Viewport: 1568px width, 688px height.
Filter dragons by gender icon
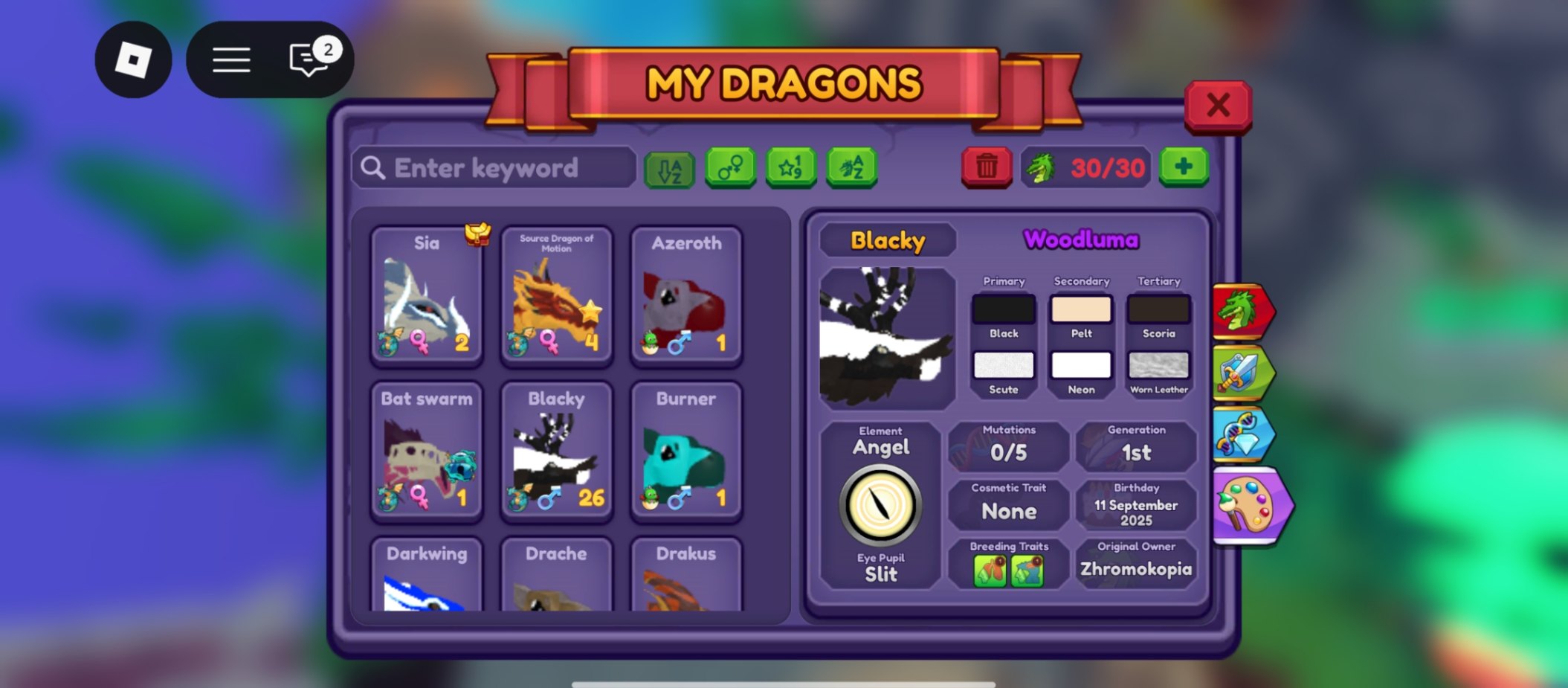(x=731, y=167)
